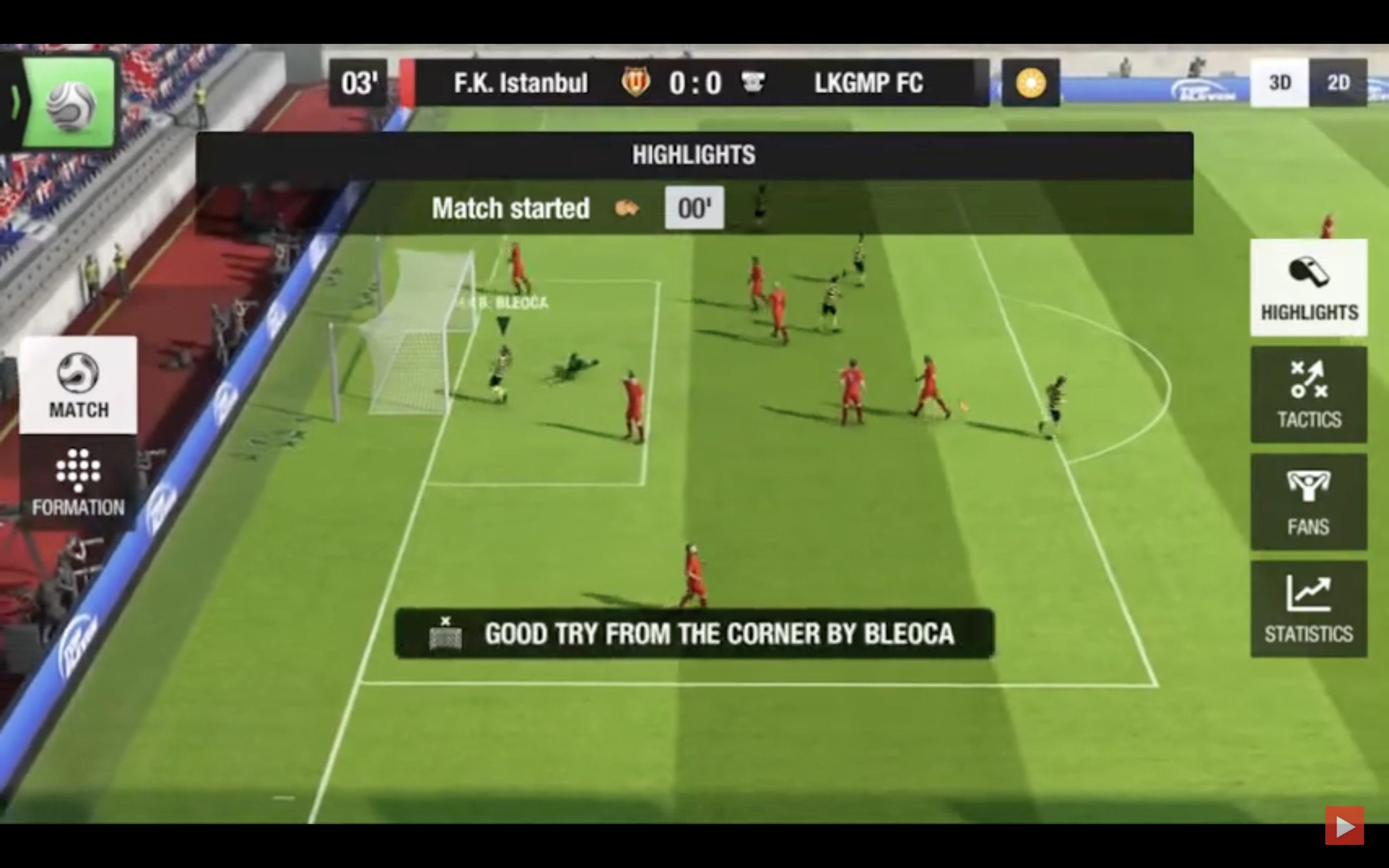Viewport: 1389px width, 868px height.
Task: Open the Formation dot-grid panel
Action: point(78,482)
